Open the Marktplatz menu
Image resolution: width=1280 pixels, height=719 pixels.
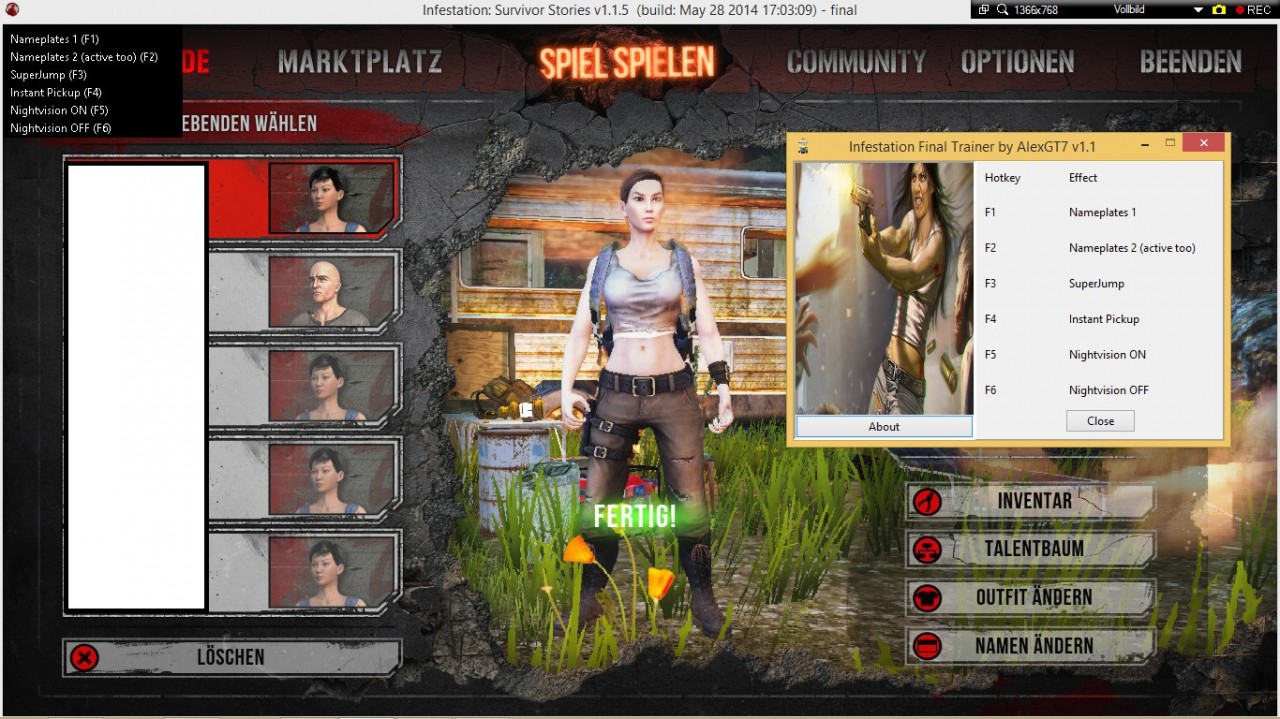tap(359, 62)
